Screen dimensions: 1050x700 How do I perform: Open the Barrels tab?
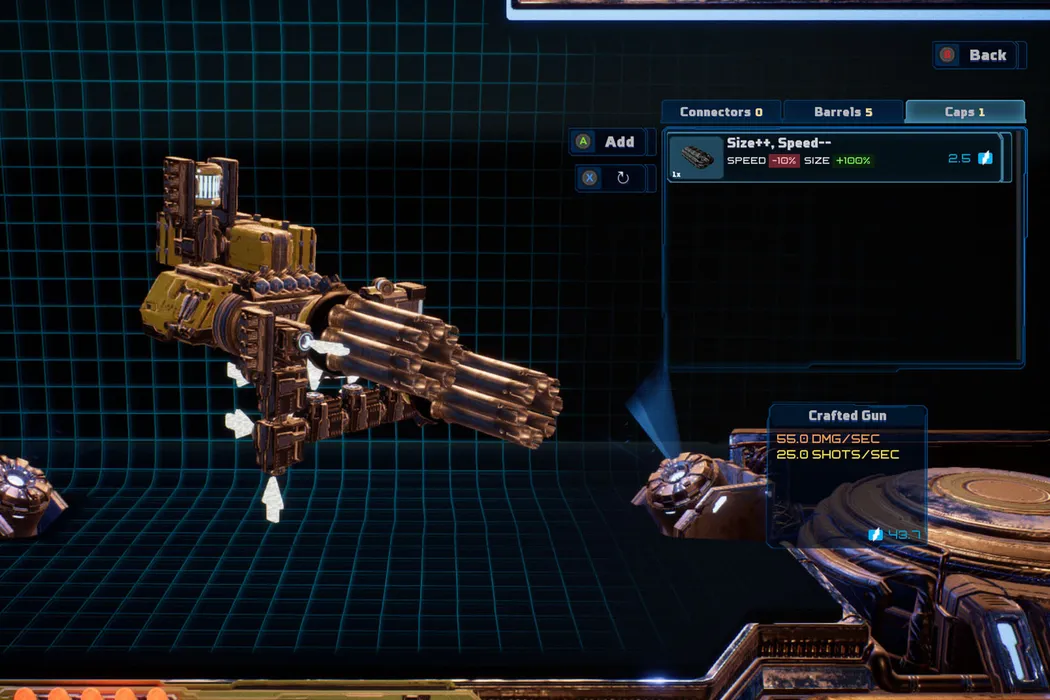tap(843, 112)
